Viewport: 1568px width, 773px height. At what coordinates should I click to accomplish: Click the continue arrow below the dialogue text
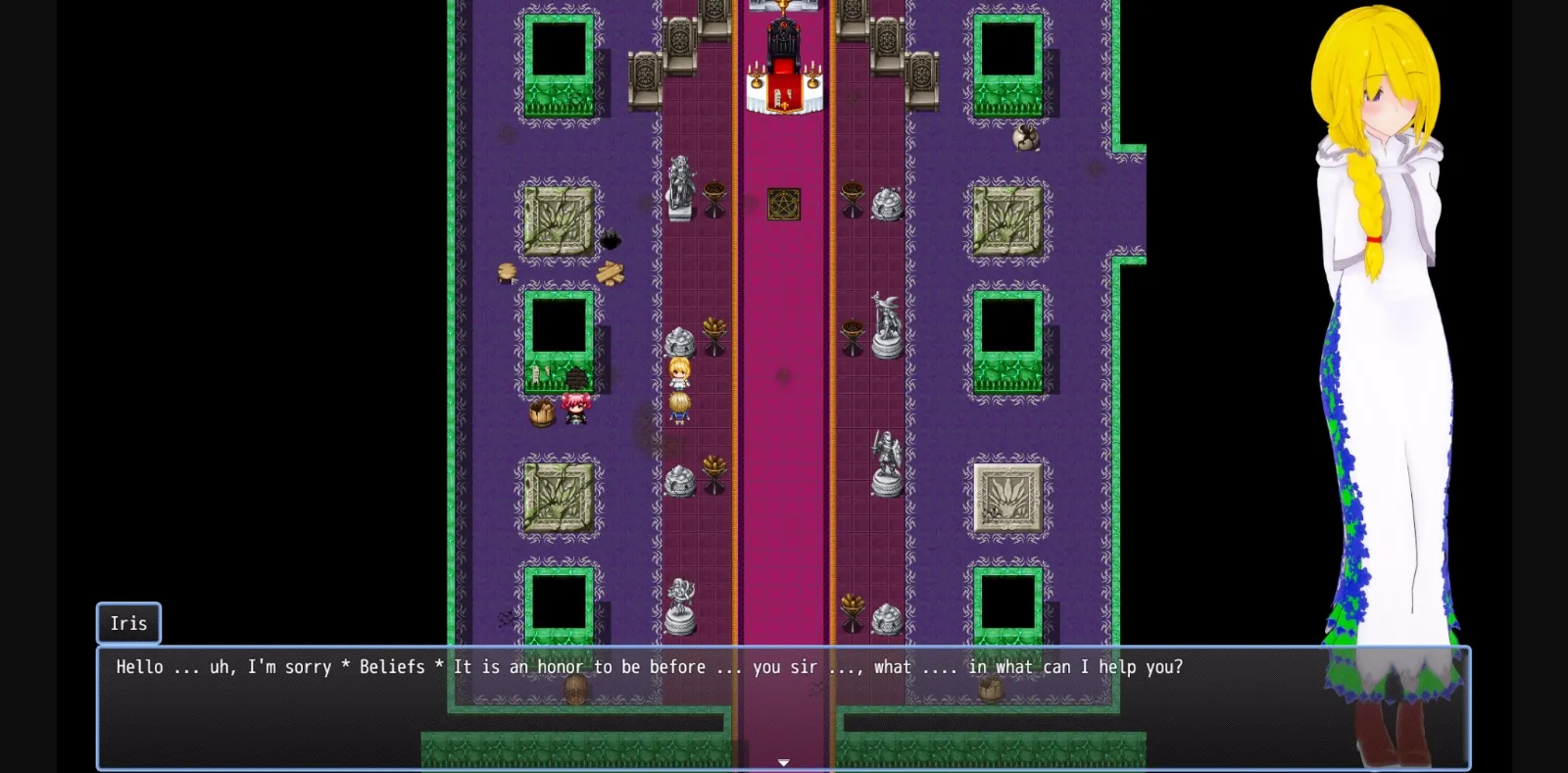783,760
